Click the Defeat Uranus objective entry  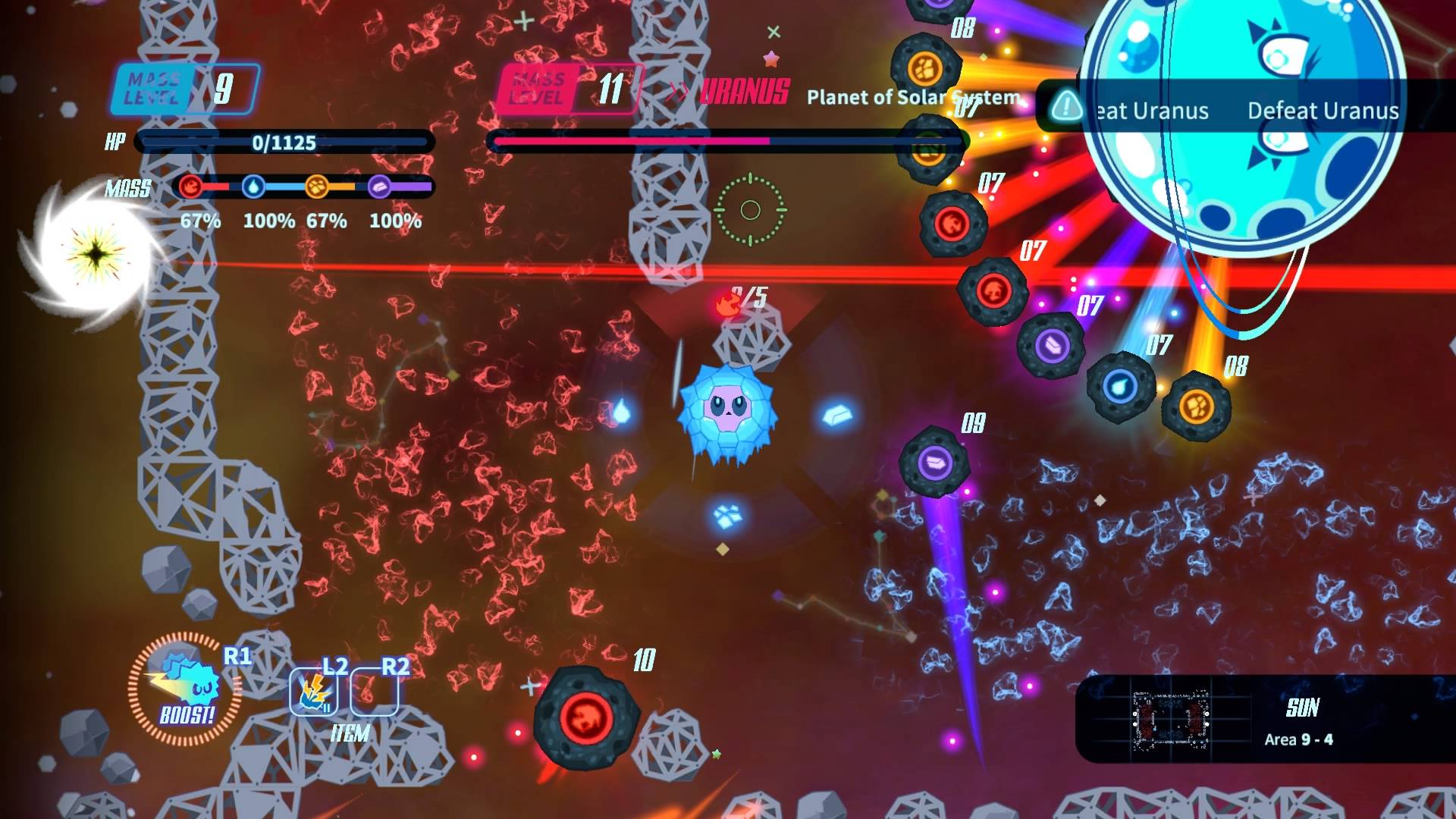click(x=1323, y=111)
